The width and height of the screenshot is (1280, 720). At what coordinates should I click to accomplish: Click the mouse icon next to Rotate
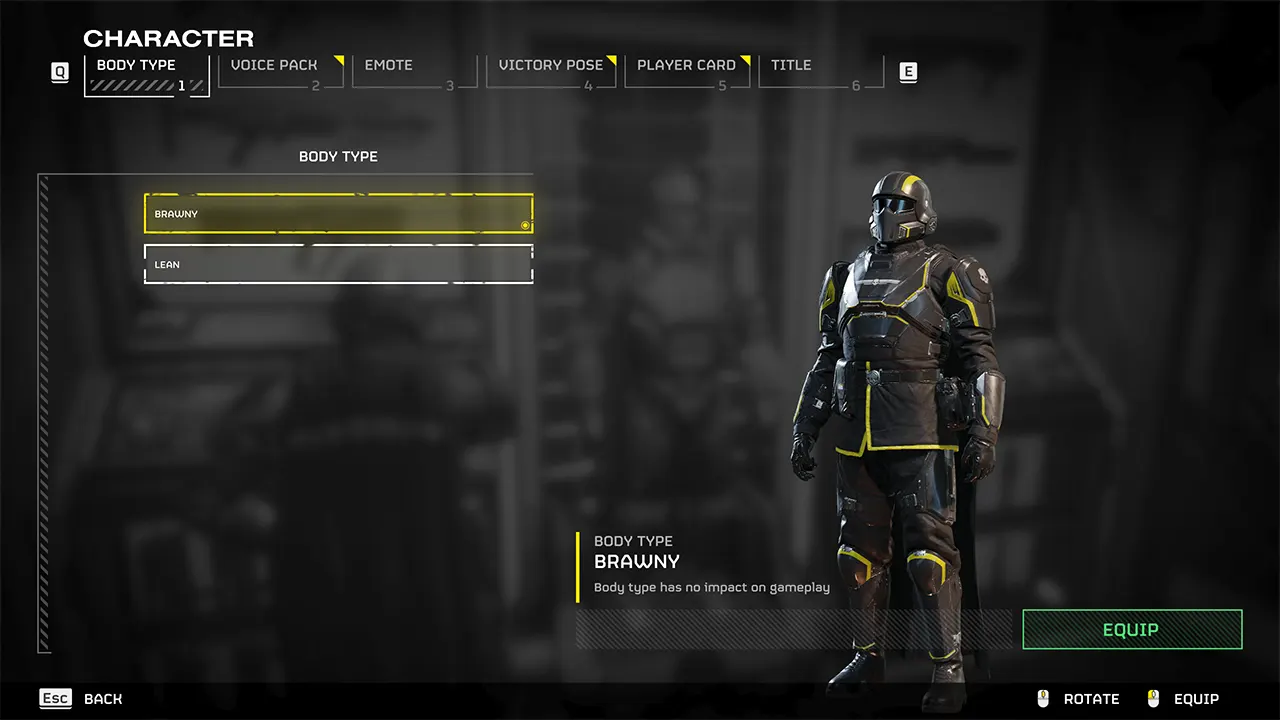click(1044, 698)
